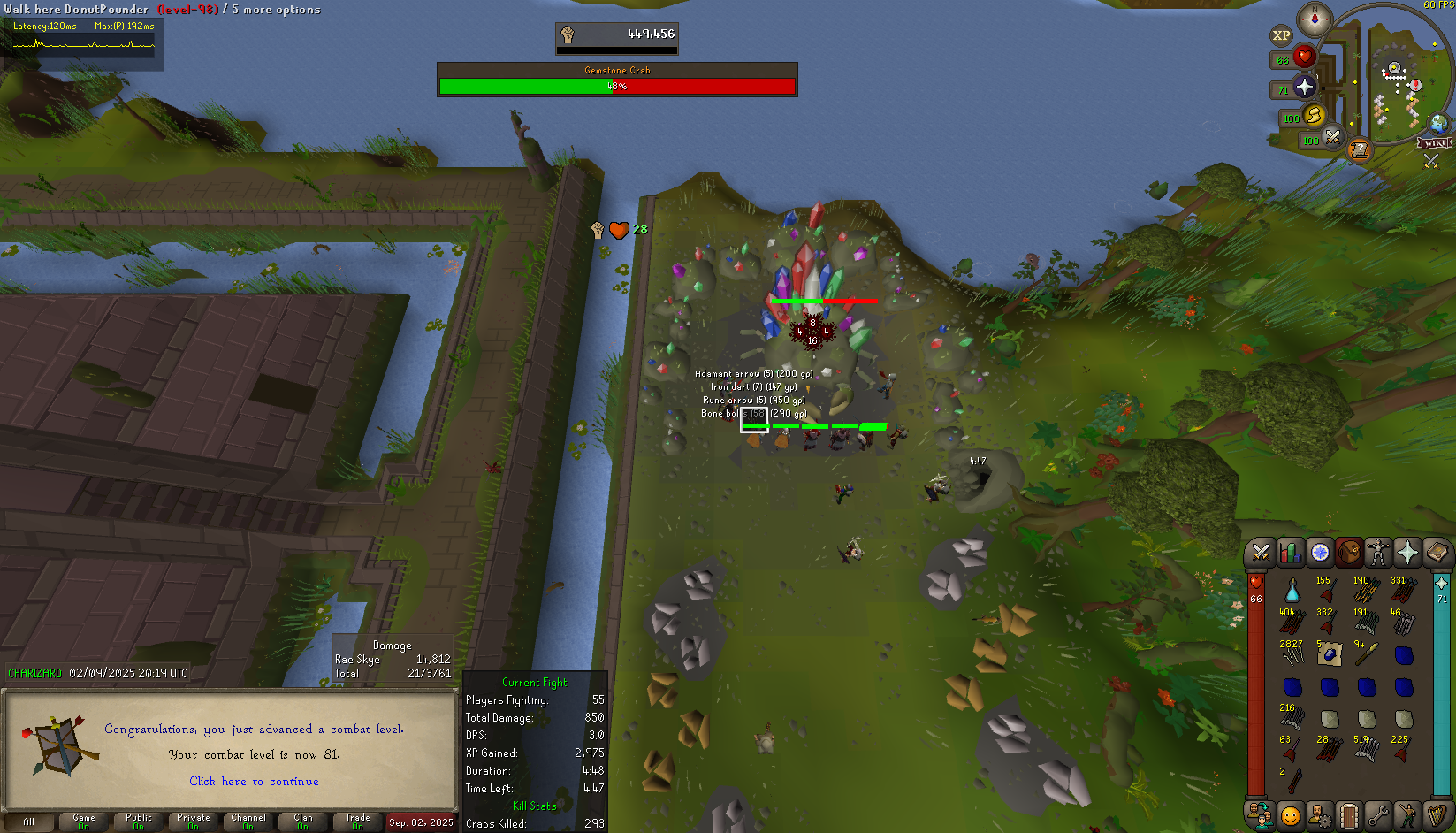Switch chat filter to All
The width and height of the screenshot is (1456, 833).
(28, 822)
